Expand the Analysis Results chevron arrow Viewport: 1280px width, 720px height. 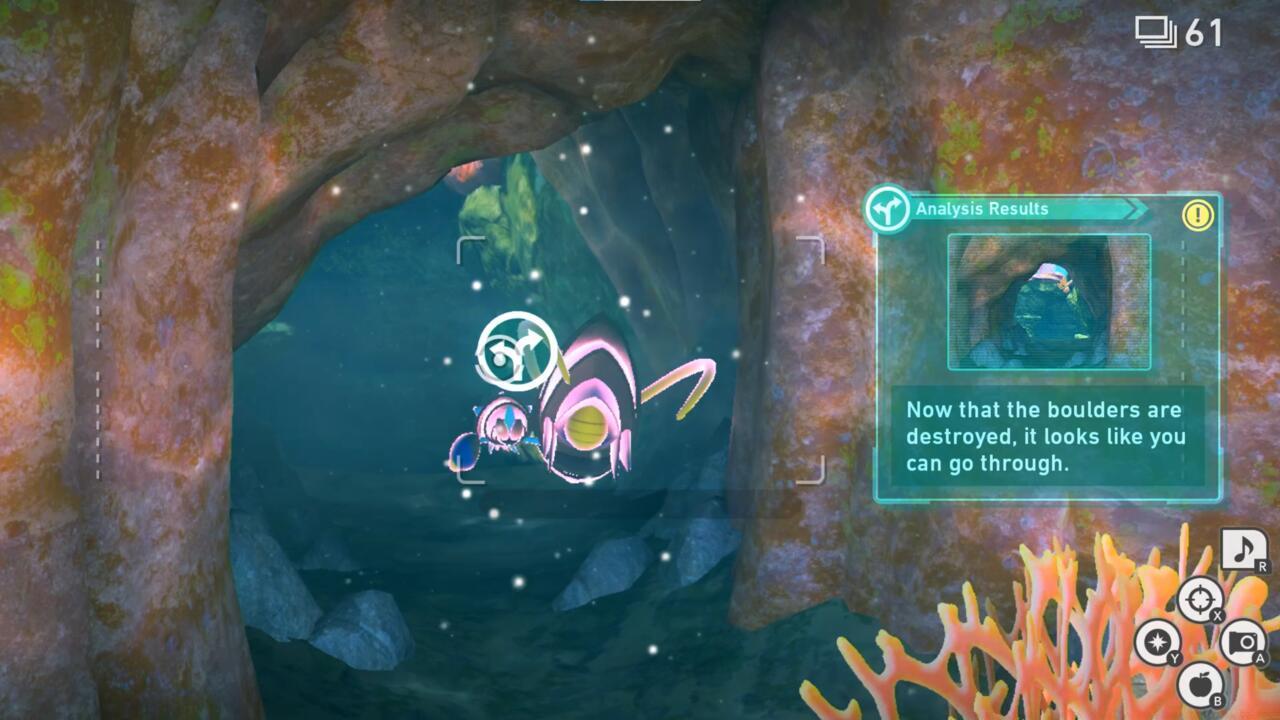click(1135, 209)
